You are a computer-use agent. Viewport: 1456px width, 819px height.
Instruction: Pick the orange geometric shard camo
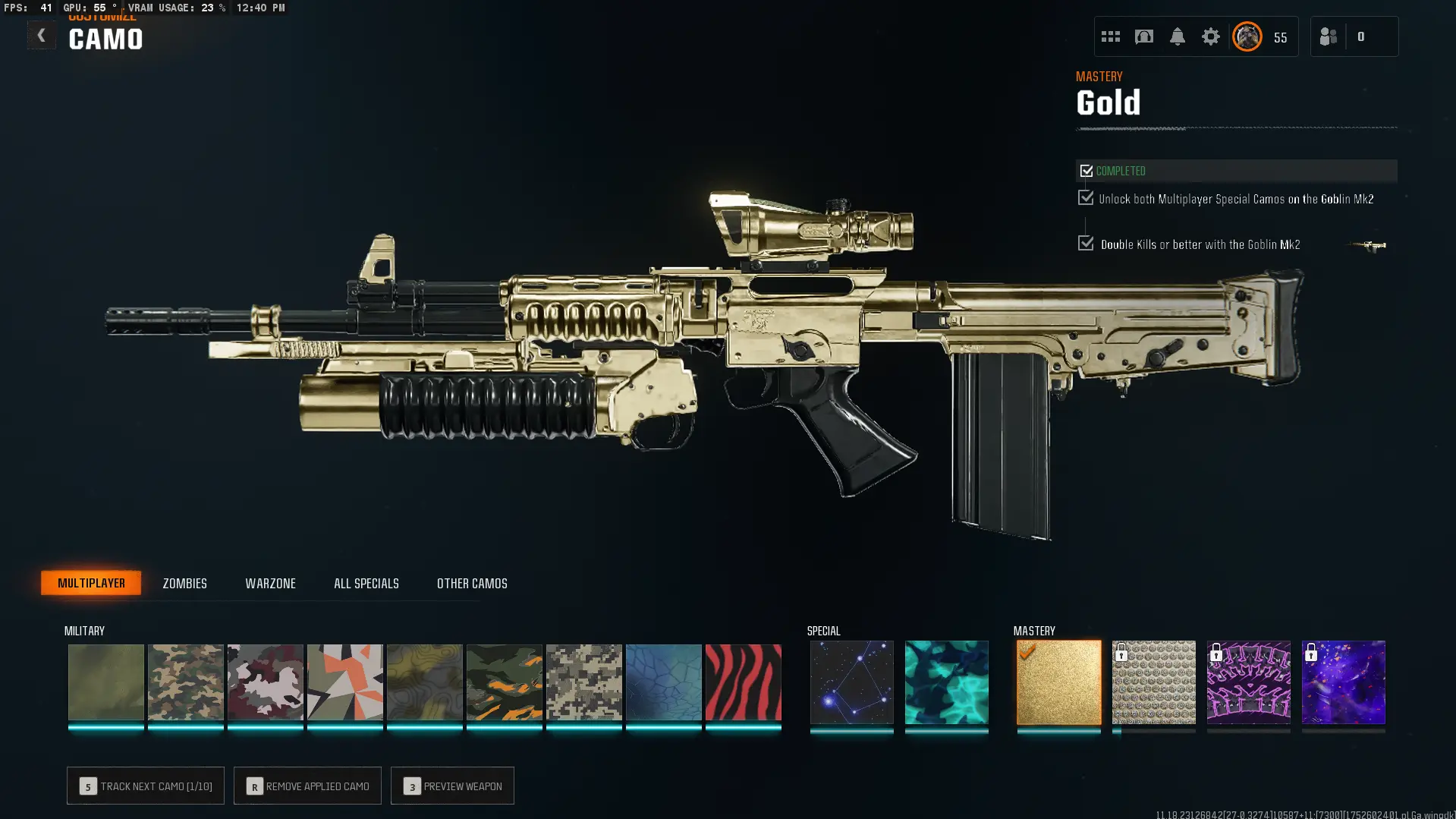[x=344, y=682]
